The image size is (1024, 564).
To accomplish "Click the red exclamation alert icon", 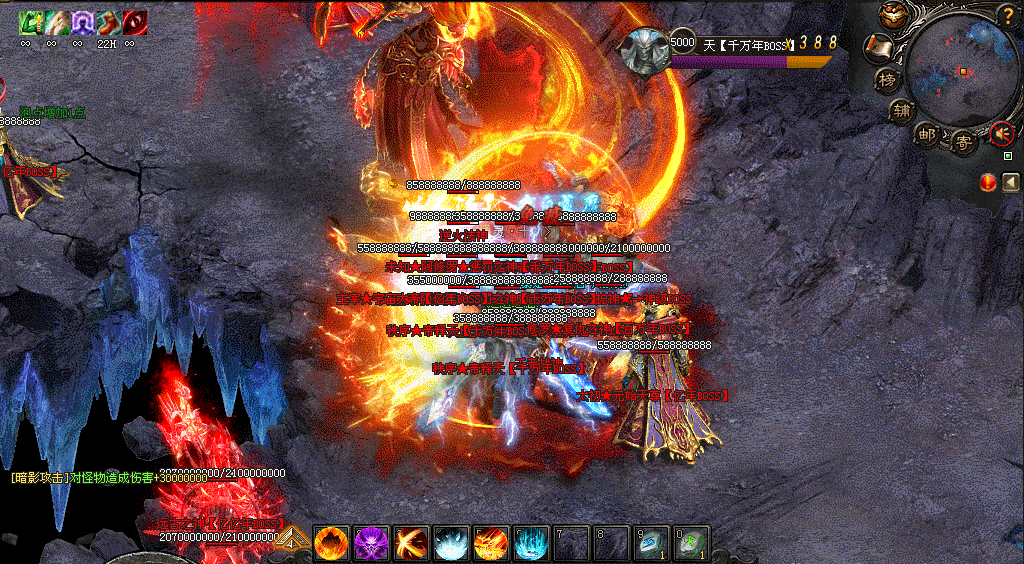I will point(988,181).
